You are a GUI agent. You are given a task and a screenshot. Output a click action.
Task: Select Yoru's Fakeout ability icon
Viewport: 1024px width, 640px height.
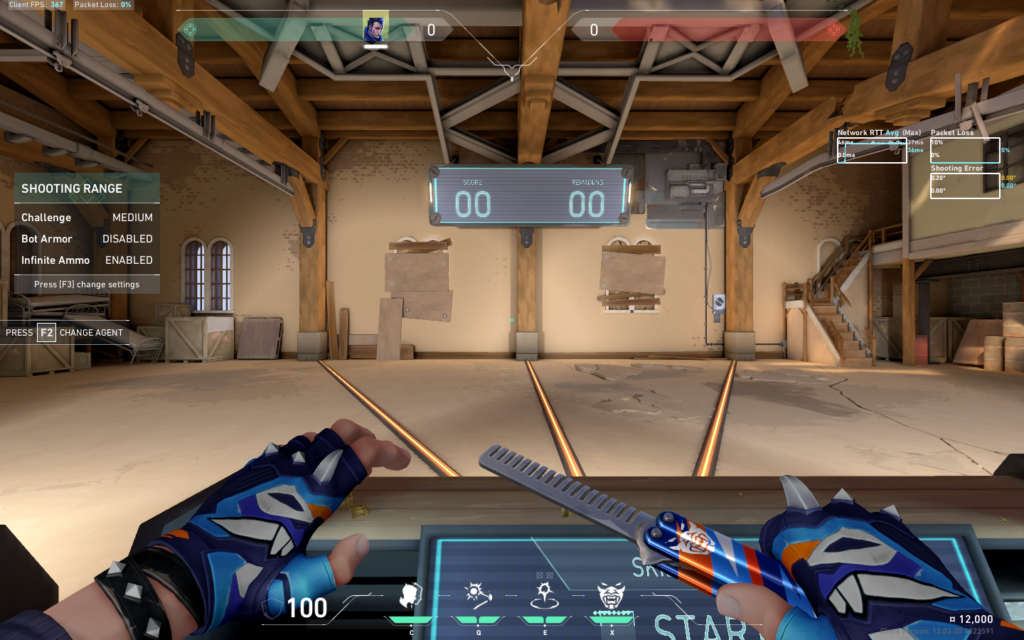411,596
